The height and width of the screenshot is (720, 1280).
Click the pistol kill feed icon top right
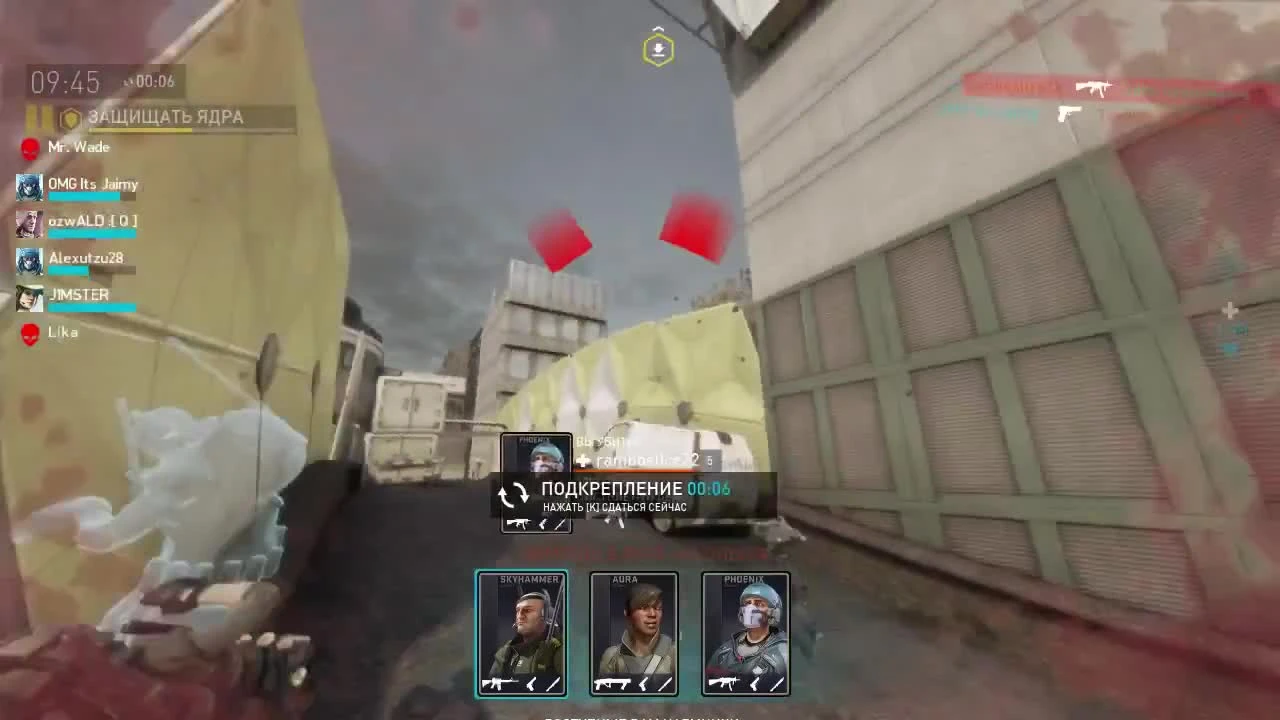[1069, 113]
